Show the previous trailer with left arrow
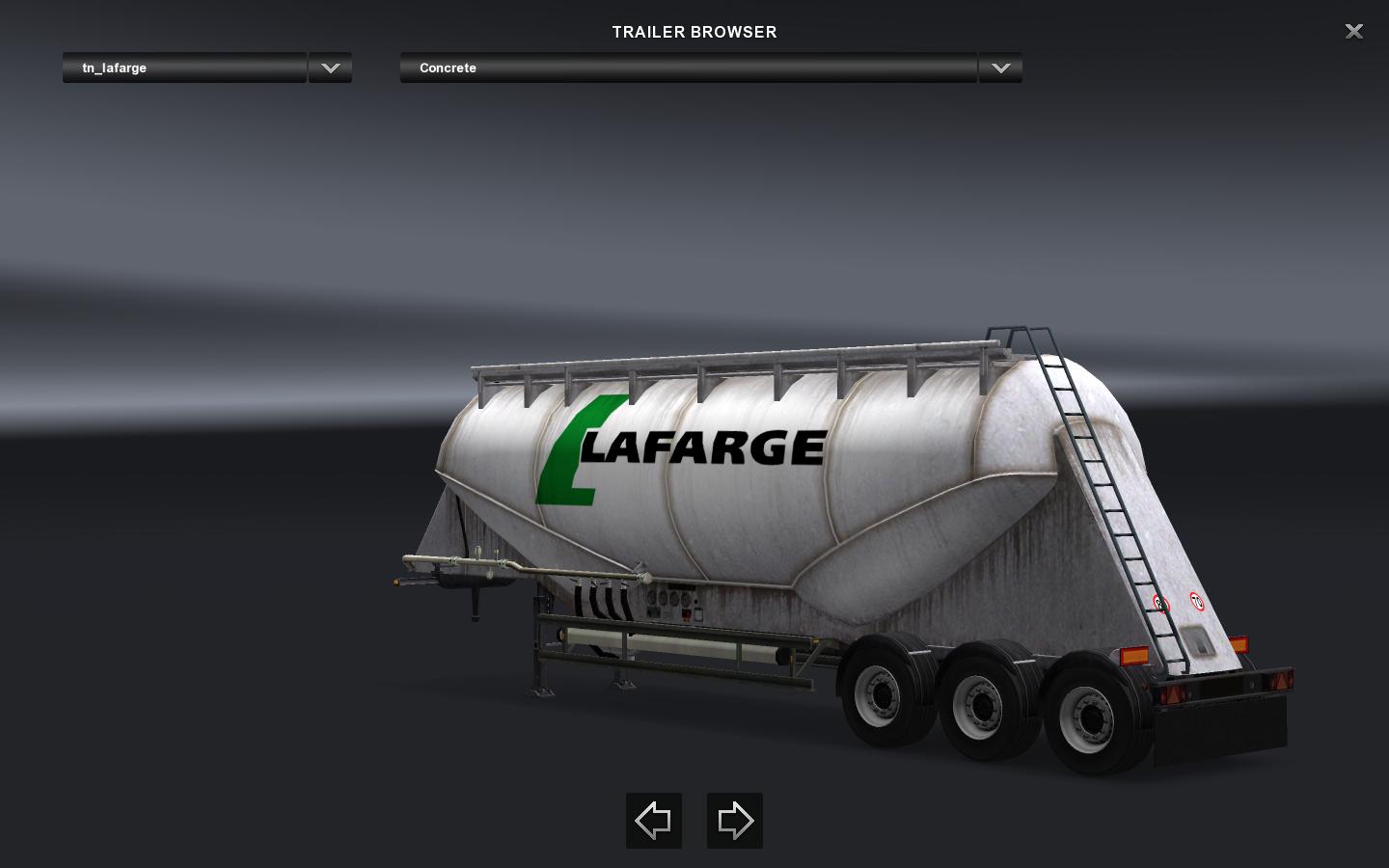This screenshot has width=1389, height=868. [x=654, y=821]
